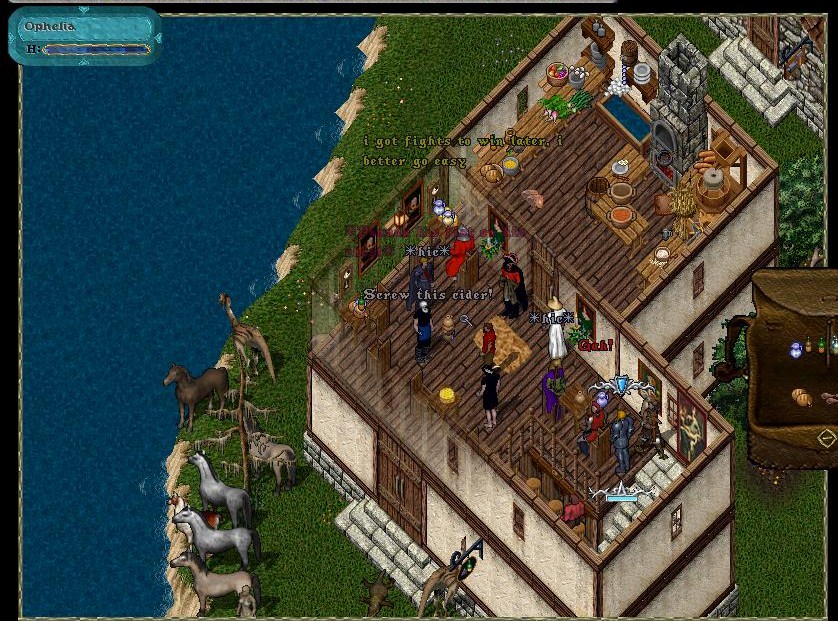Click the diamond emblem on the backpack
This screenshot has height=621, width=838.
point(826,438)
